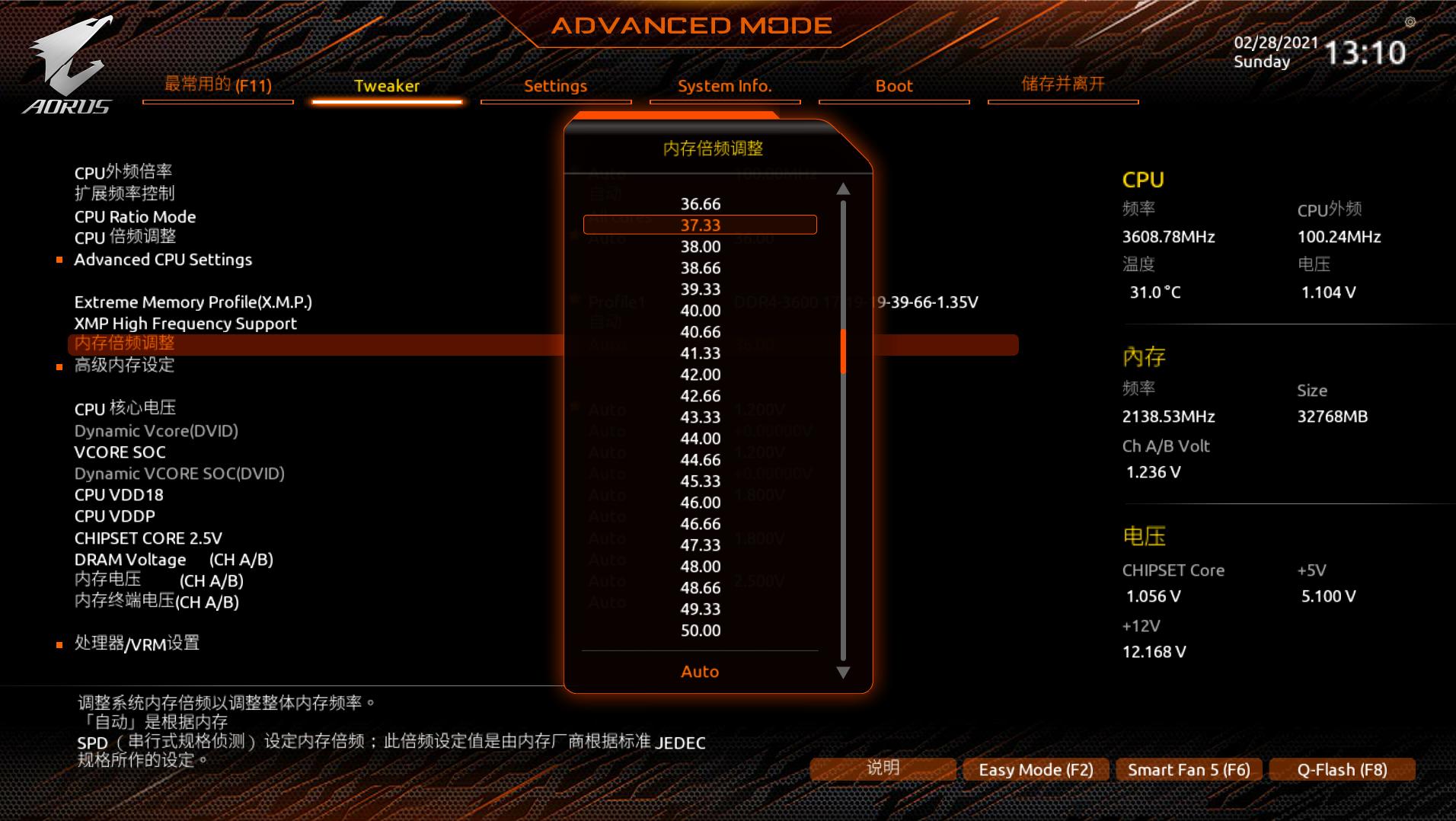Set the memory multiplier to Auto
Viewport: 1456px width, 821px height.
700,672
